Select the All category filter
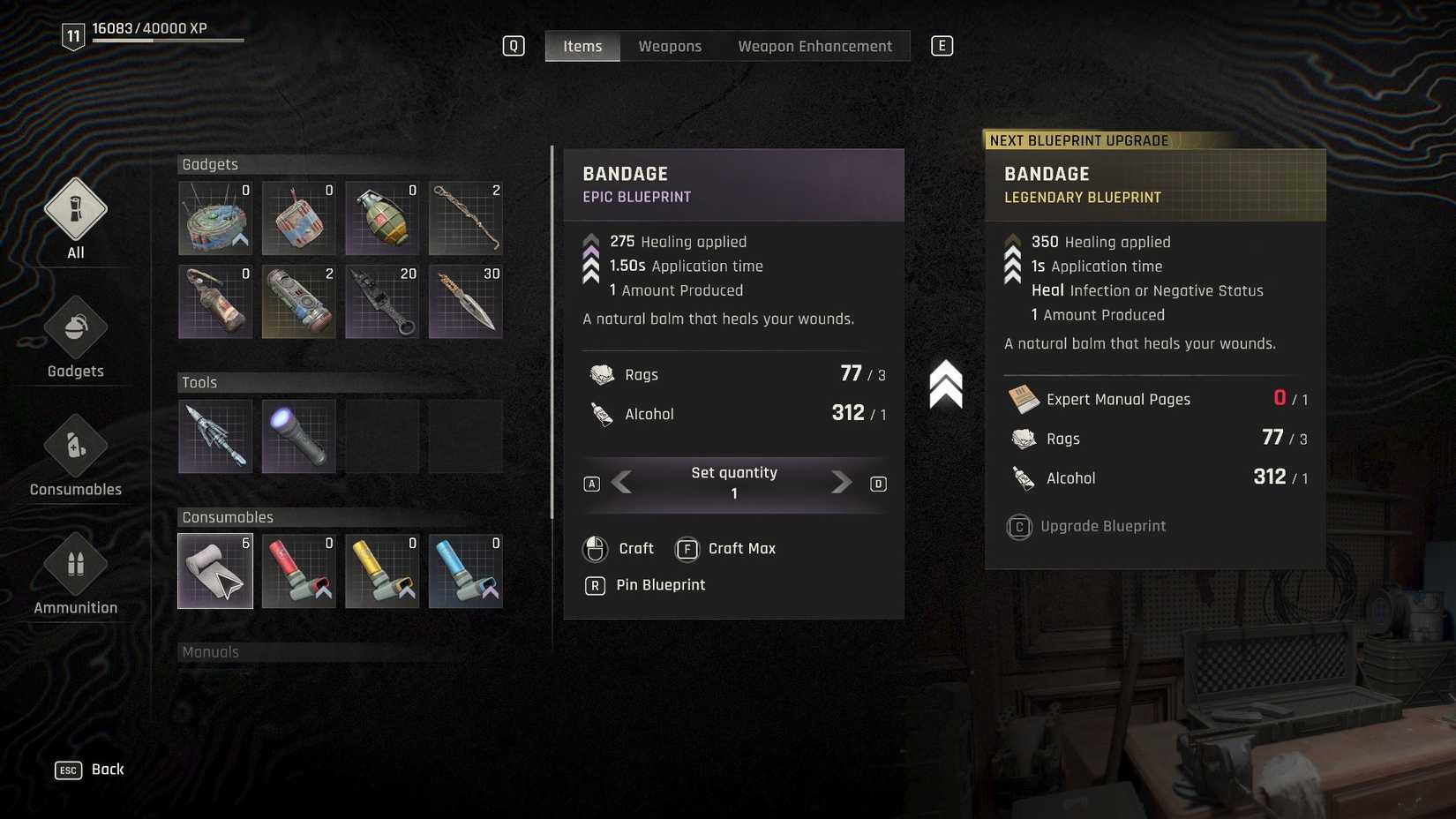This screenshot has height=819, width=1456. click(x=75, y=219)
